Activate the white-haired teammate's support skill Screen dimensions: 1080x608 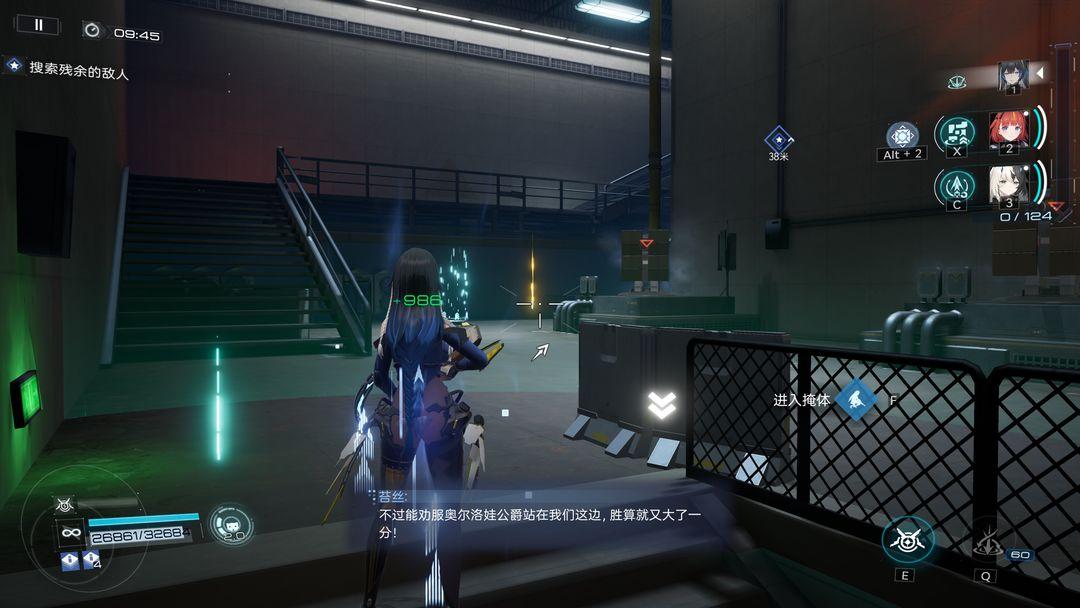[957, 185]
